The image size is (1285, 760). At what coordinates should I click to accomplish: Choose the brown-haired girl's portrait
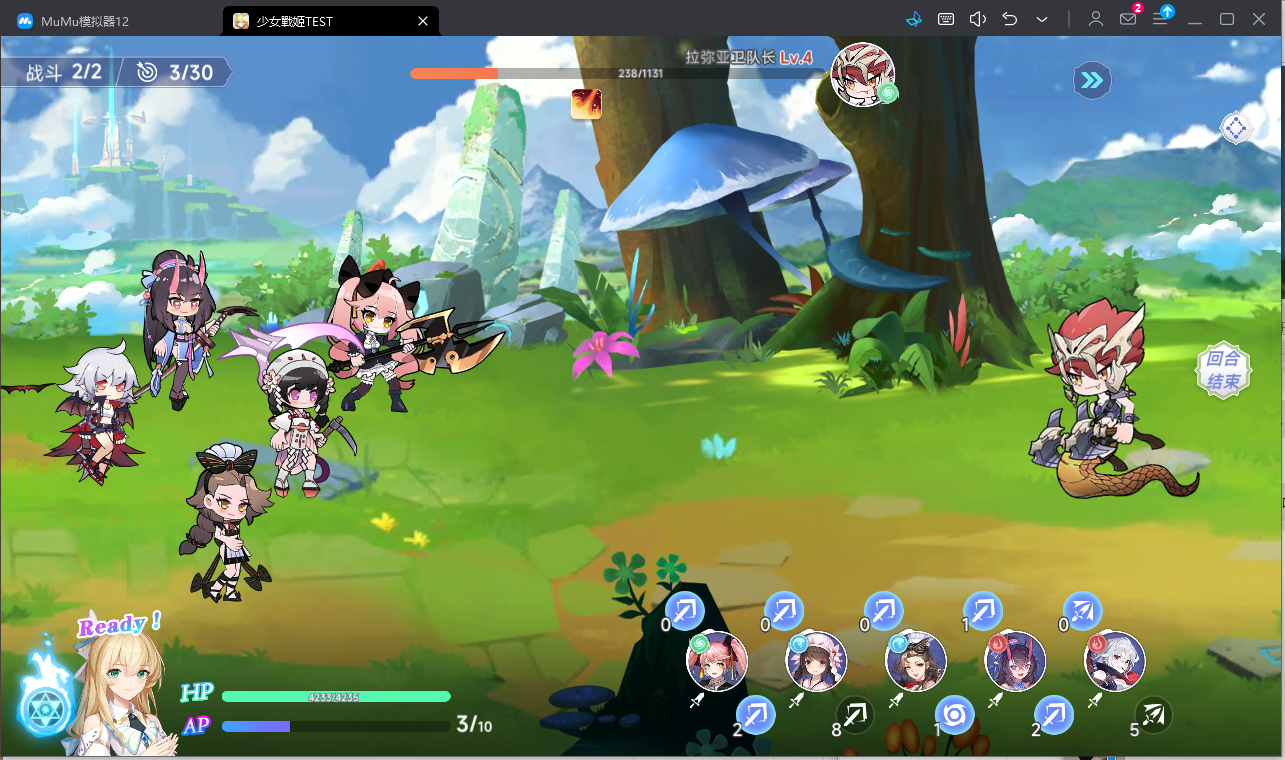click(x=916, y=661)
